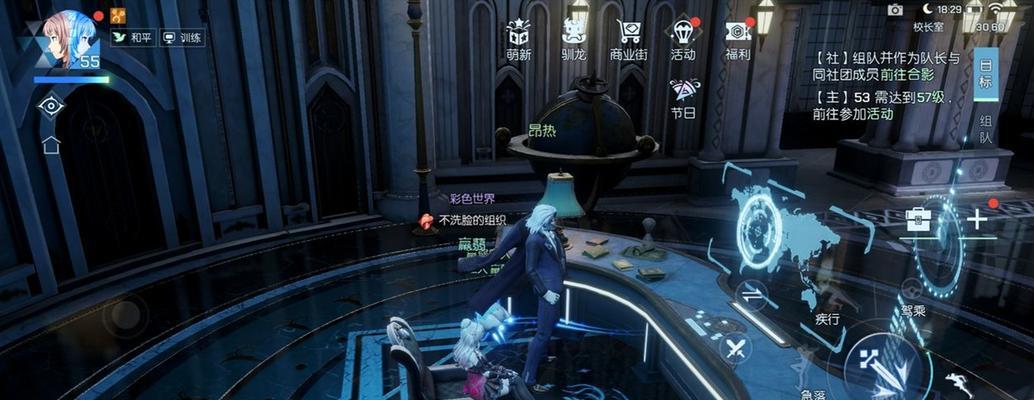Visit the 商业街 shopping street

629,39
